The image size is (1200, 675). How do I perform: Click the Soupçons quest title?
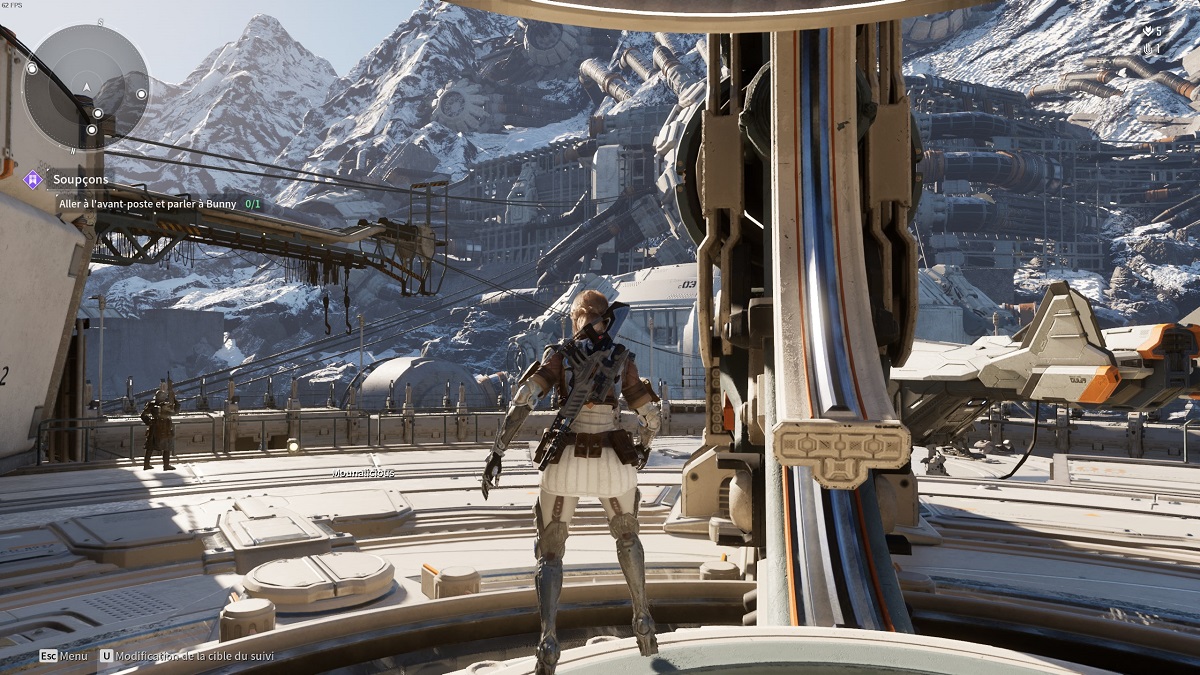tap(81, 179)
